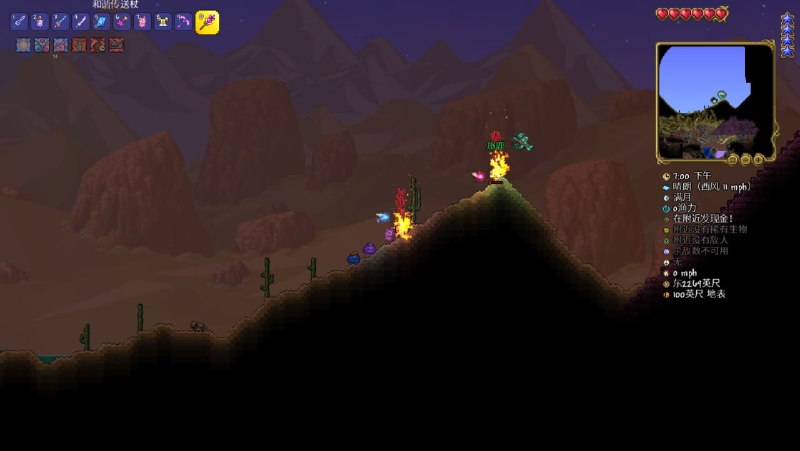Select the first hotbar slot weapon
This screenshot has width=800, height=451.
pos(19,21)
